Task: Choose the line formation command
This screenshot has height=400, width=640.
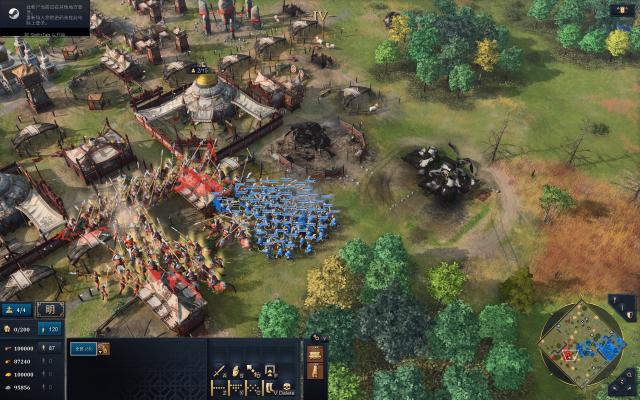Action: (x=220, y=387)
